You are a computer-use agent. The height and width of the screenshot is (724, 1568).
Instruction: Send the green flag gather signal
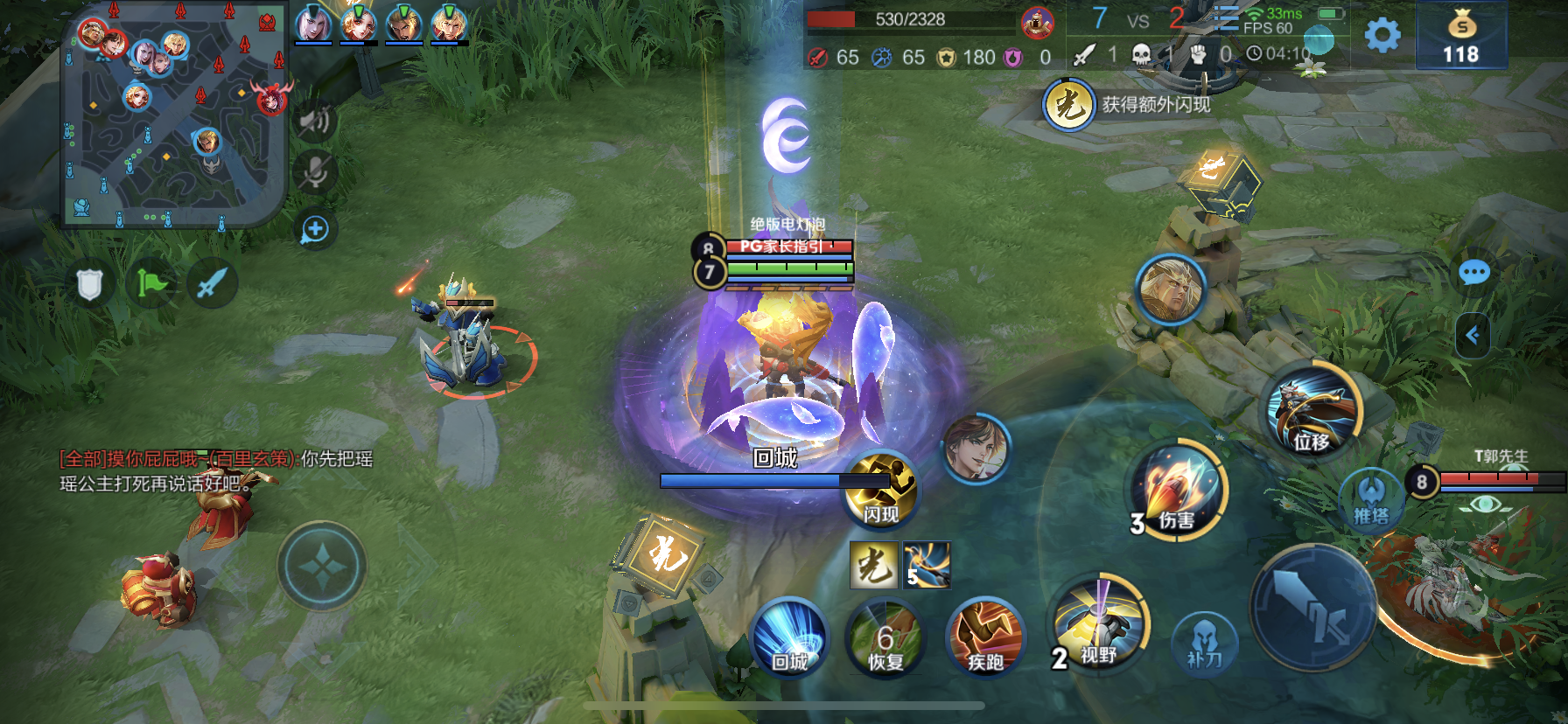(x=151, y=283)
